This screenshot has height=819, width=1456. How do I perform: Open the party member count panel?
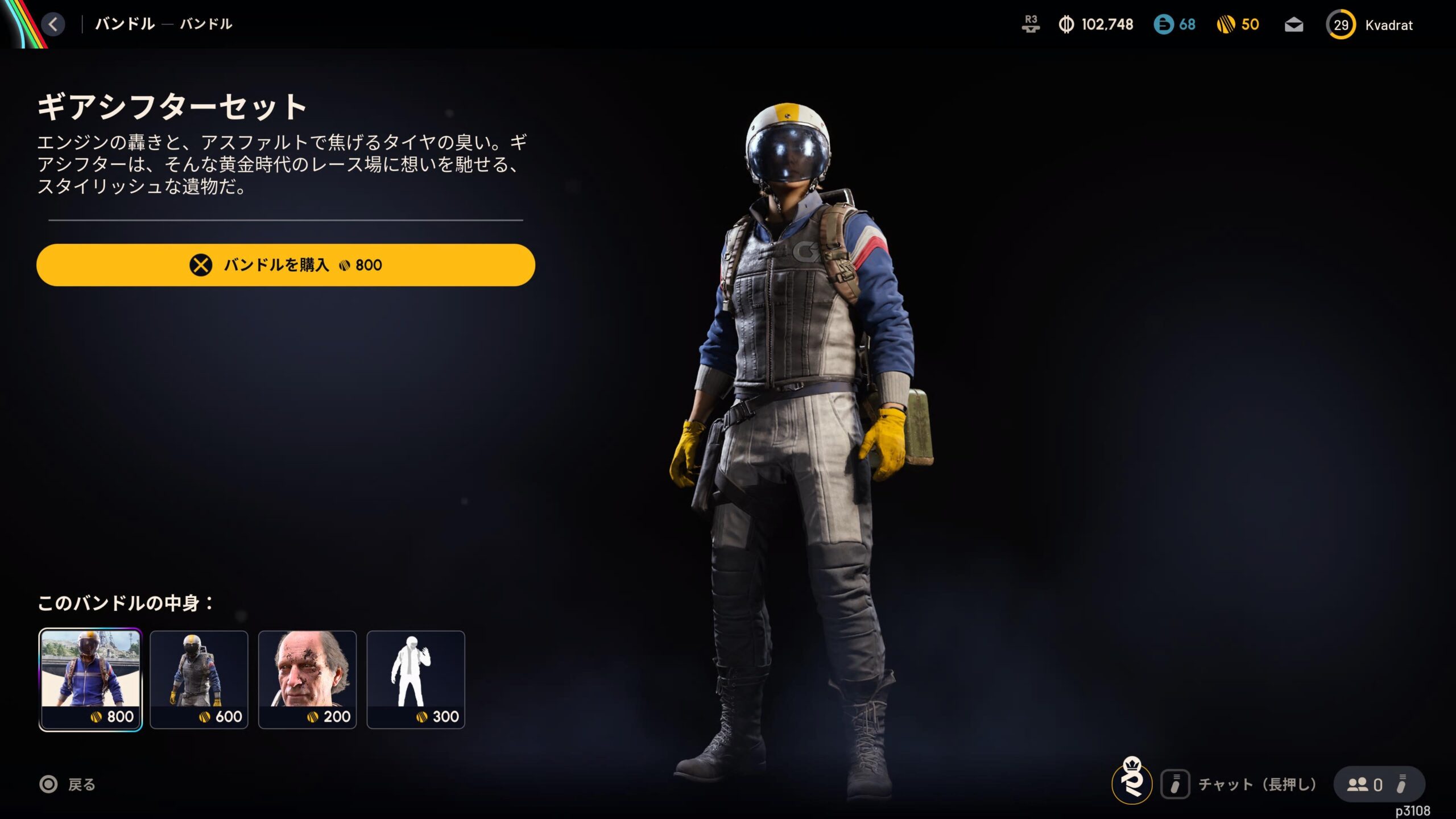(x=1379, y=785)
